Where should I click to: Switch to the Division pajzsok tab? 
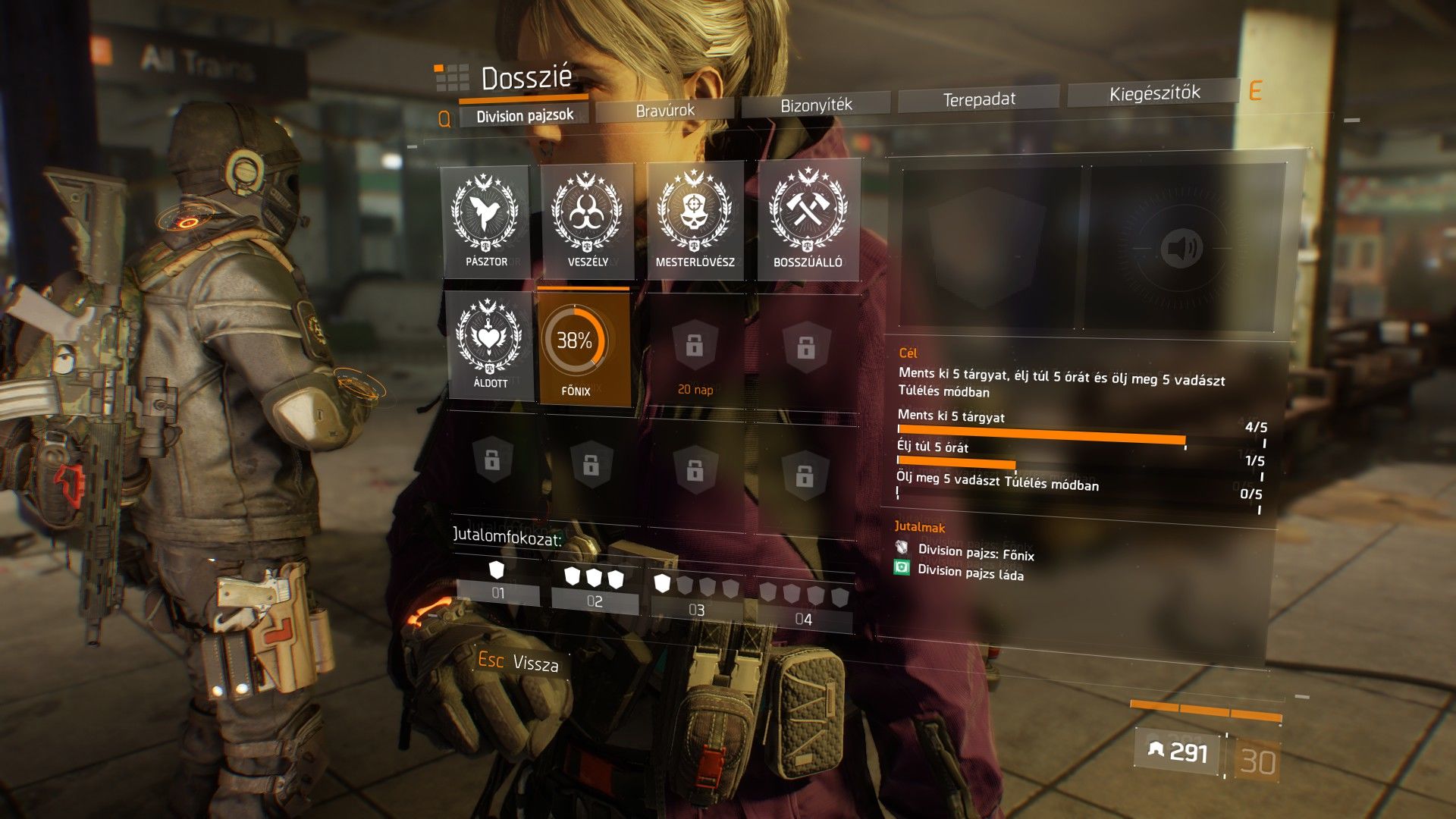point(525,115)
